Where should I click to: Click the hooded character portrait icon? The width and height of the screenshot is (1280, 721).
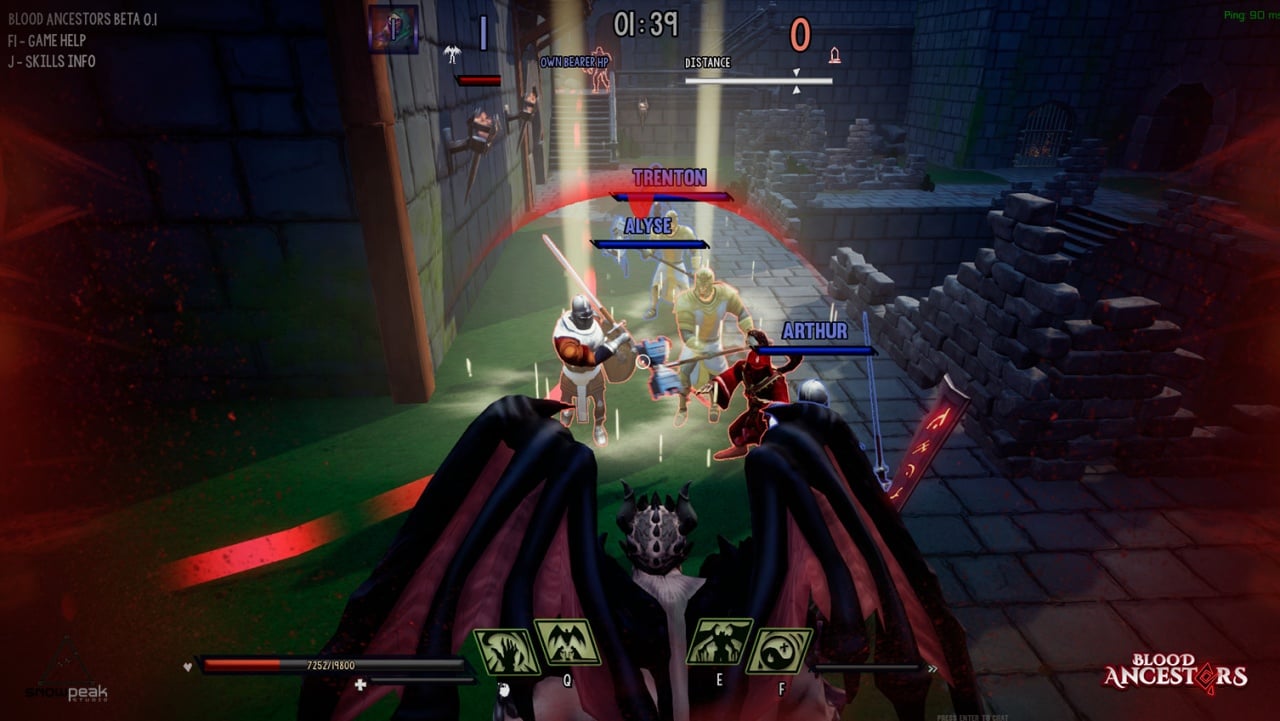(393, 29)
